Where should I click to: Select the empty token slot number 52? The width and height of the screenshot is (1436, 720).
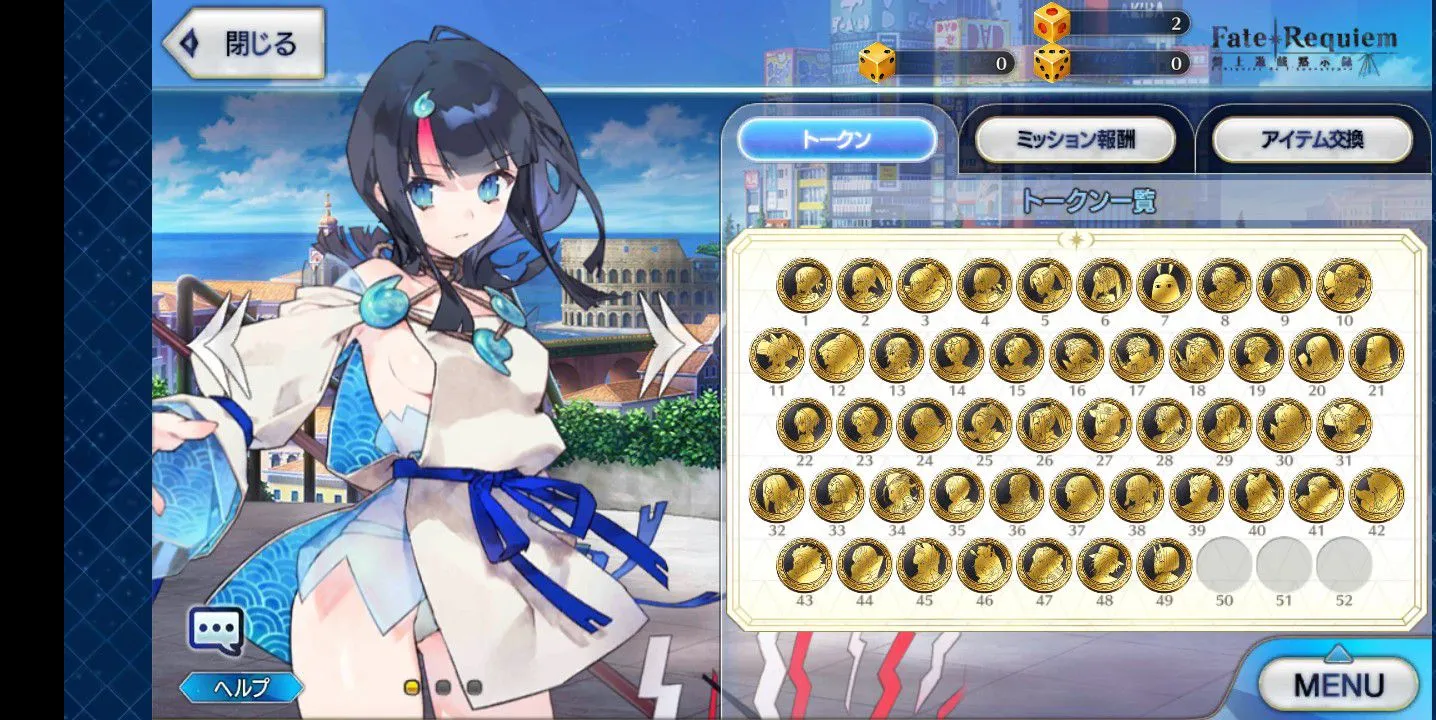click(1344, 565)
